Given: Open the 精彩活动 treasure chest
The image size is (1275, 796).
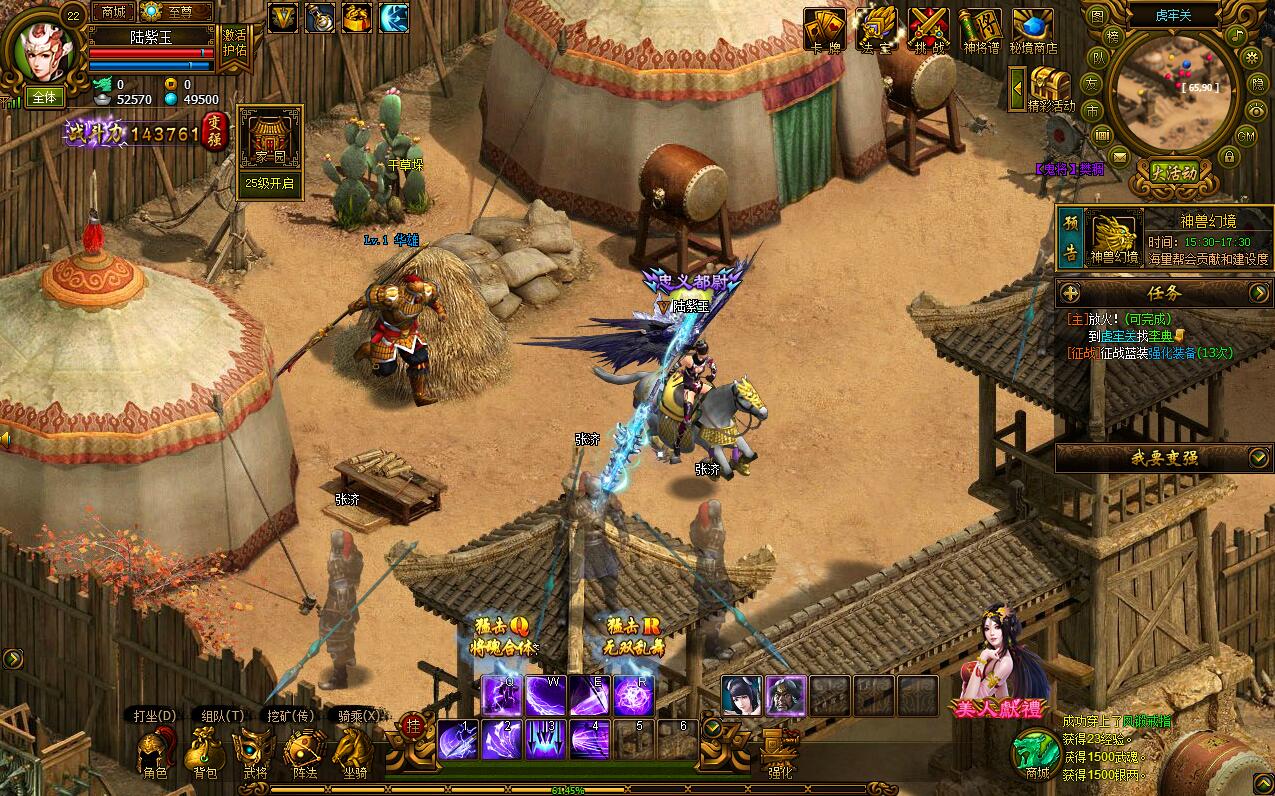Looking at the screenshot, I should [x=1050, y=88].
